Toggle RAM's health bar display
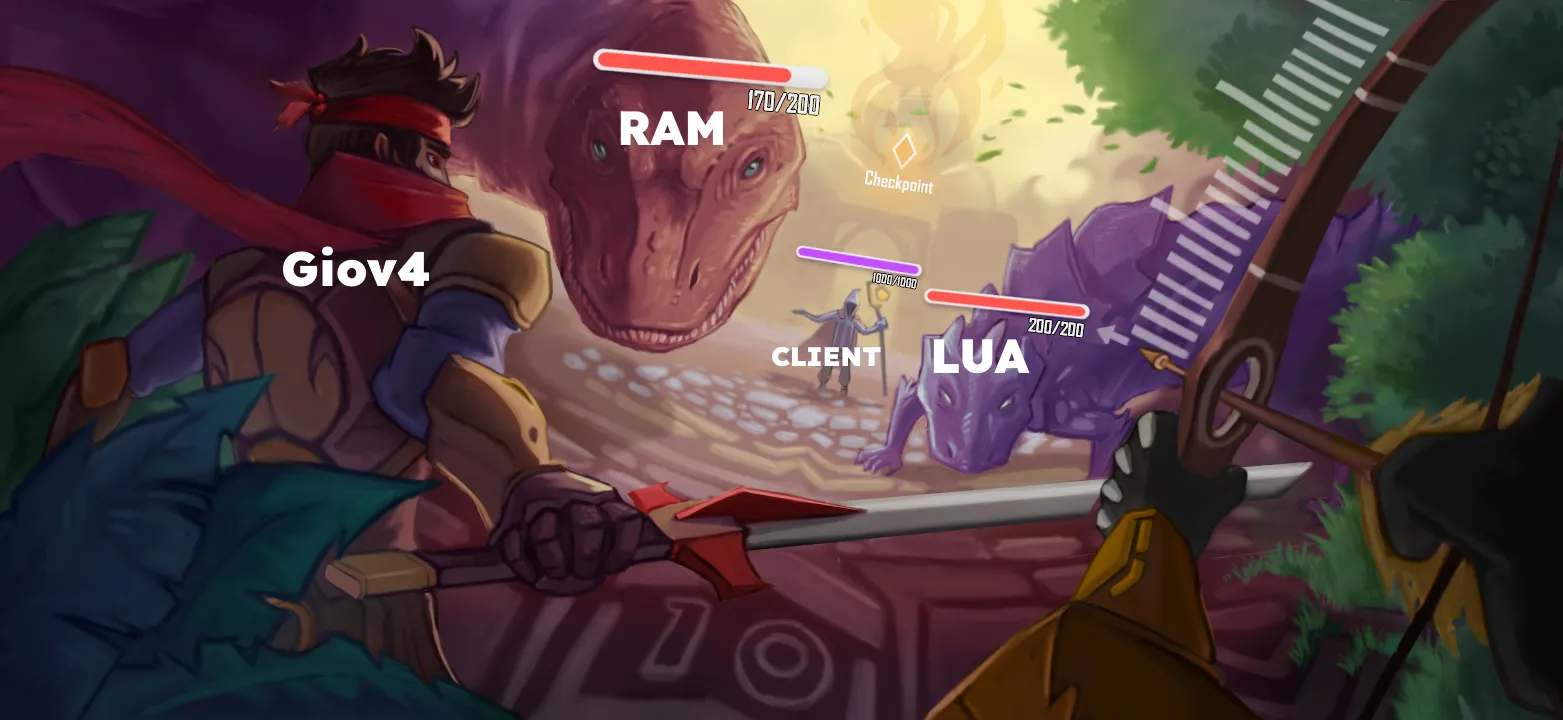This screenshot has width=1563, height=720. (x=710, y=68)
